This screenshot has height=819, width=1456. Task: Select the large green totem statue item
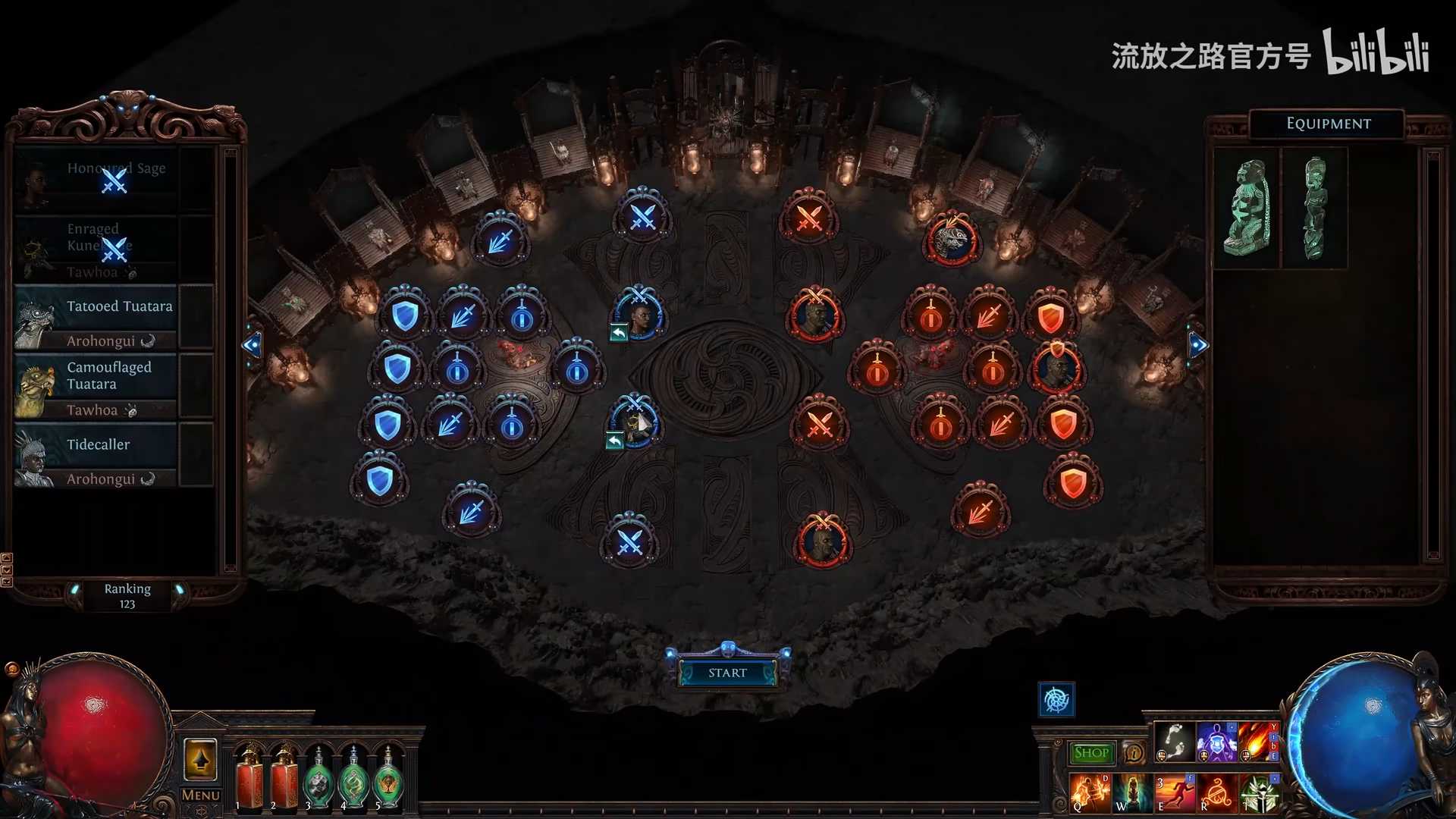(1246, 208)
